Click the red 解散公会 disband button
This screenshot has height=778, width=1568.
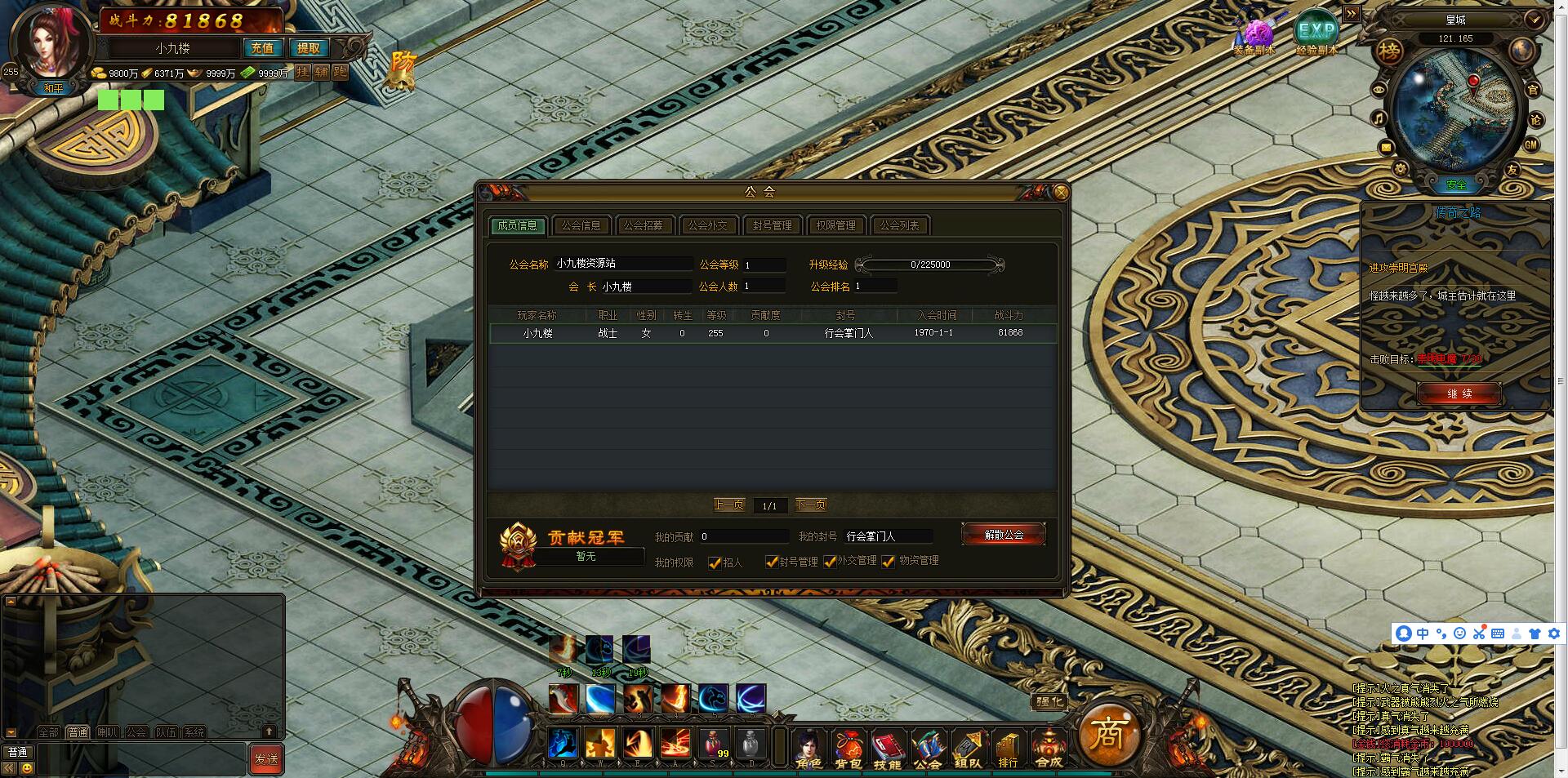(x=1004, y=535)
